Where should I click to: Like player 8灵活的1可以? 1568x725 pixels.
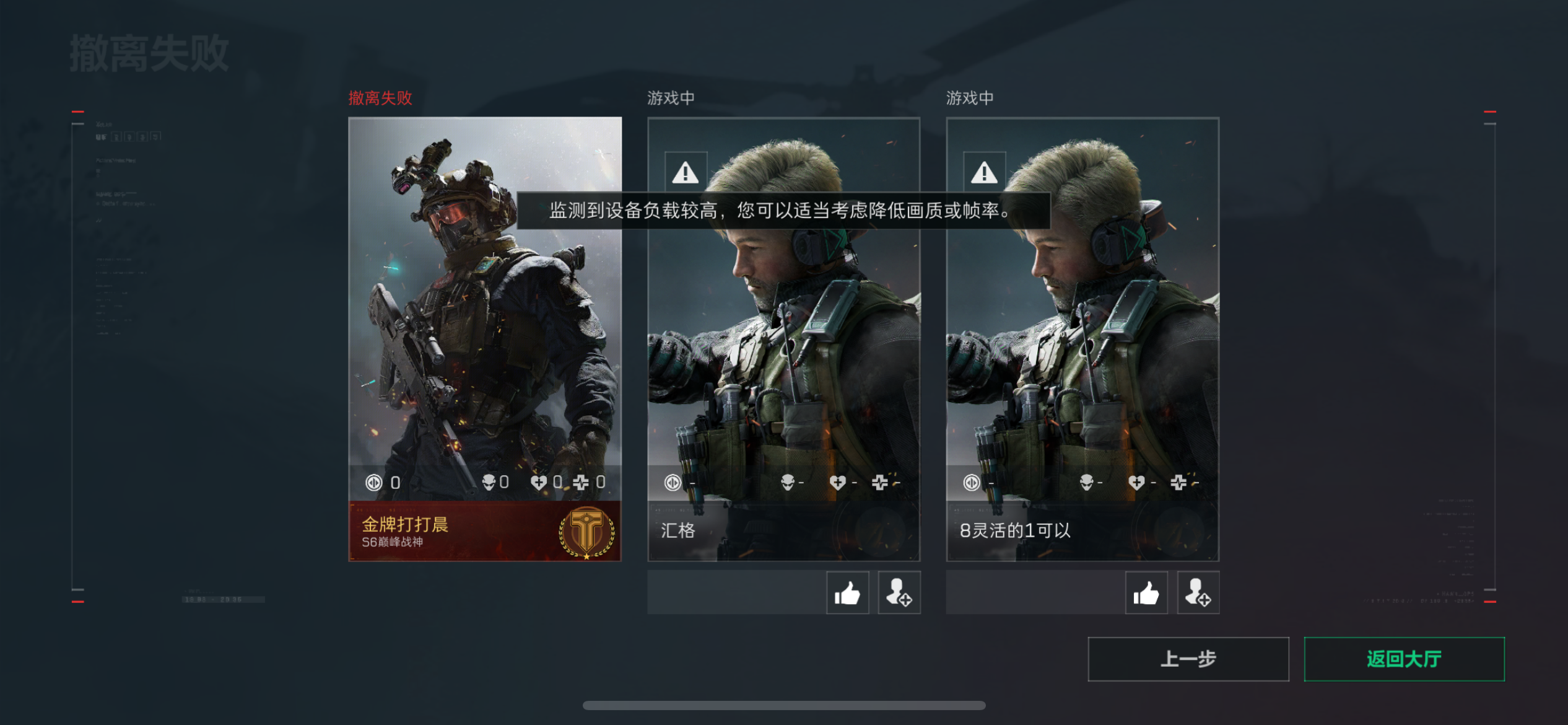point(1146,592)
